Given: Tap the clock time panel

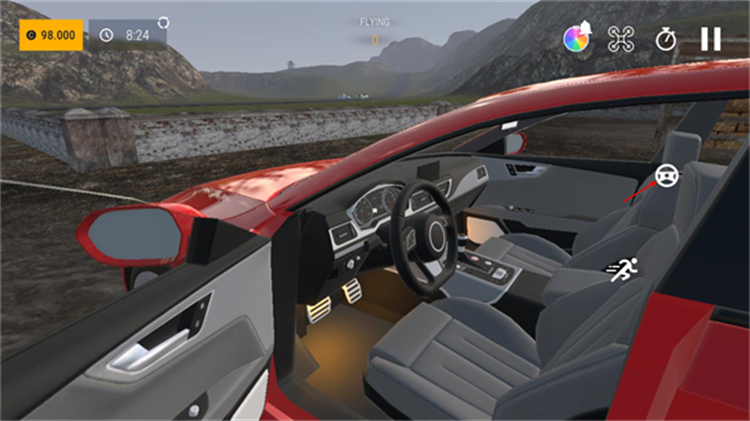Looking at the screenshot, I should point(127,34).
